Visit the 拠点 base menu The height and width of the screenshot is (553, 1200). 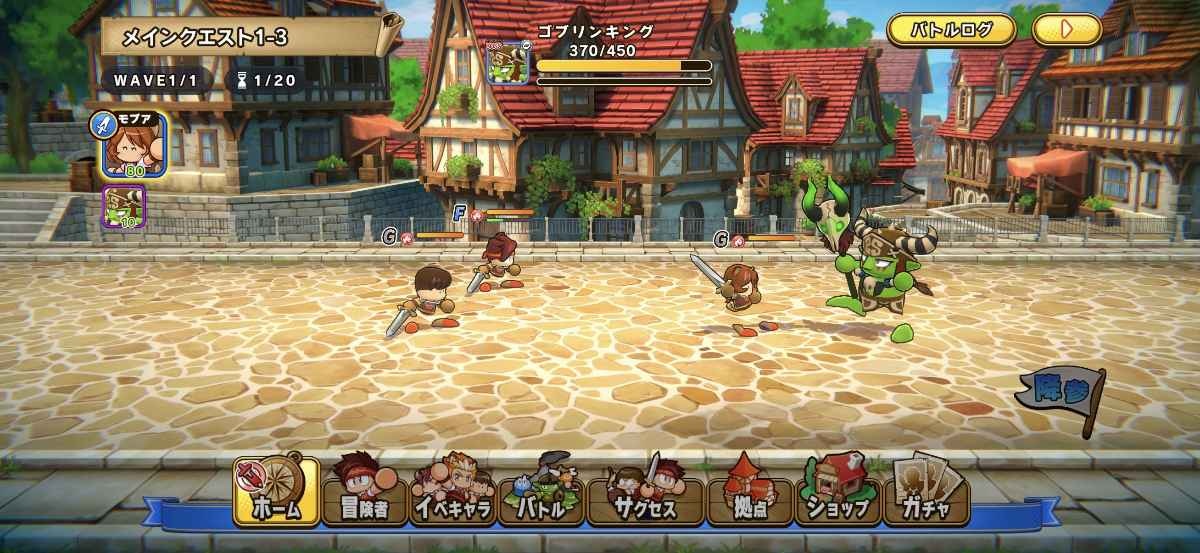point(750,492)
